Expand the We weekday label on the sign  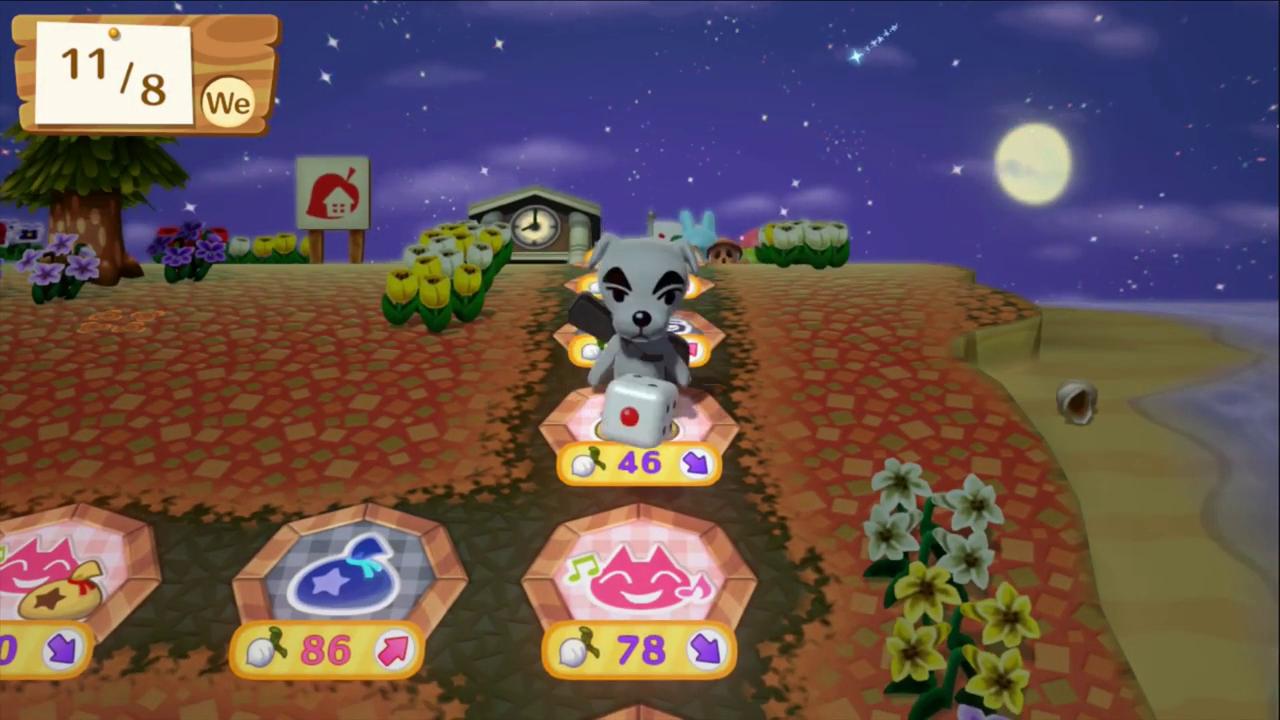tap(228, 101)
